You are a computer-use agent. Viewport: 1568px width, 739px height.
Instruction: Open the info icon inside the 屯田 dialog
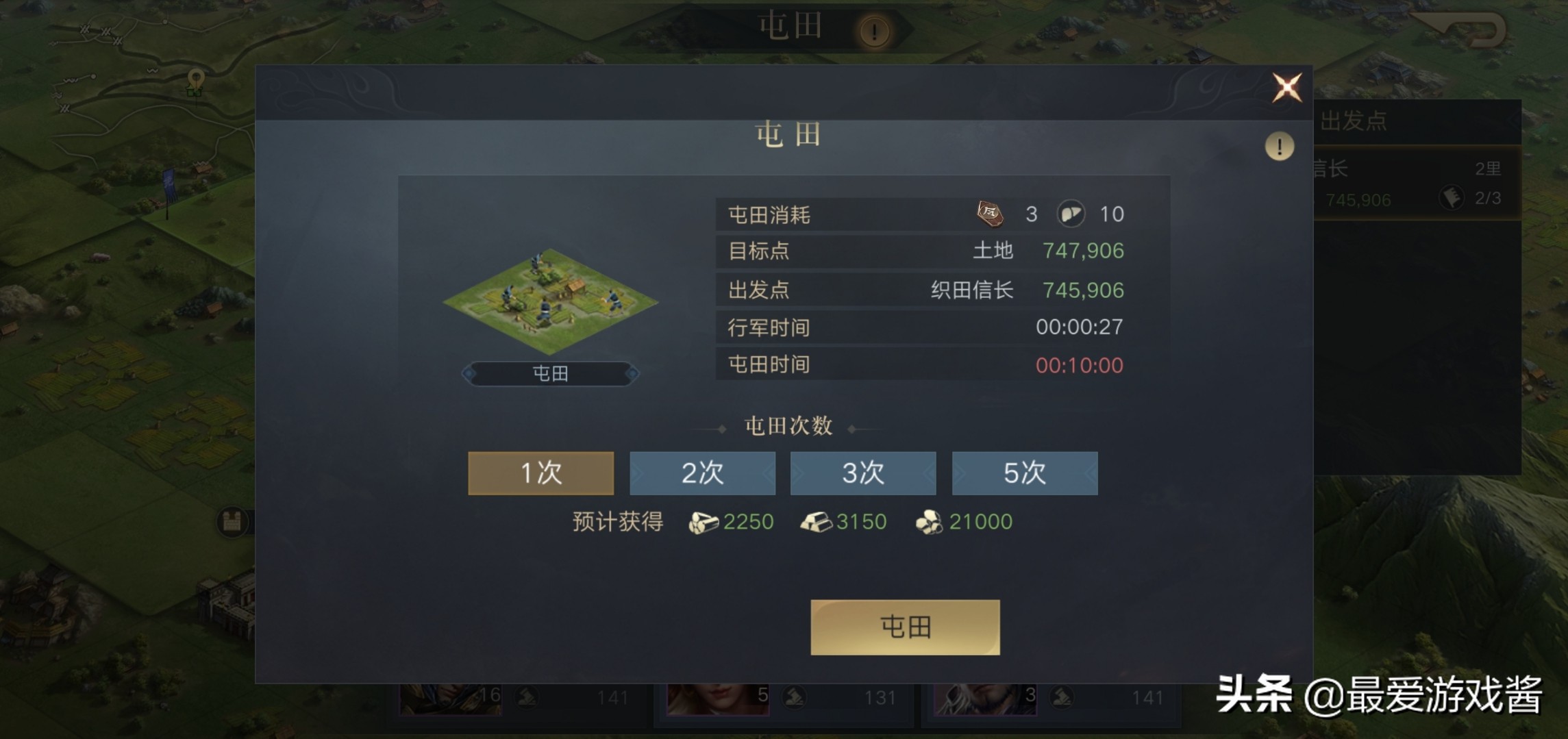1278,145
